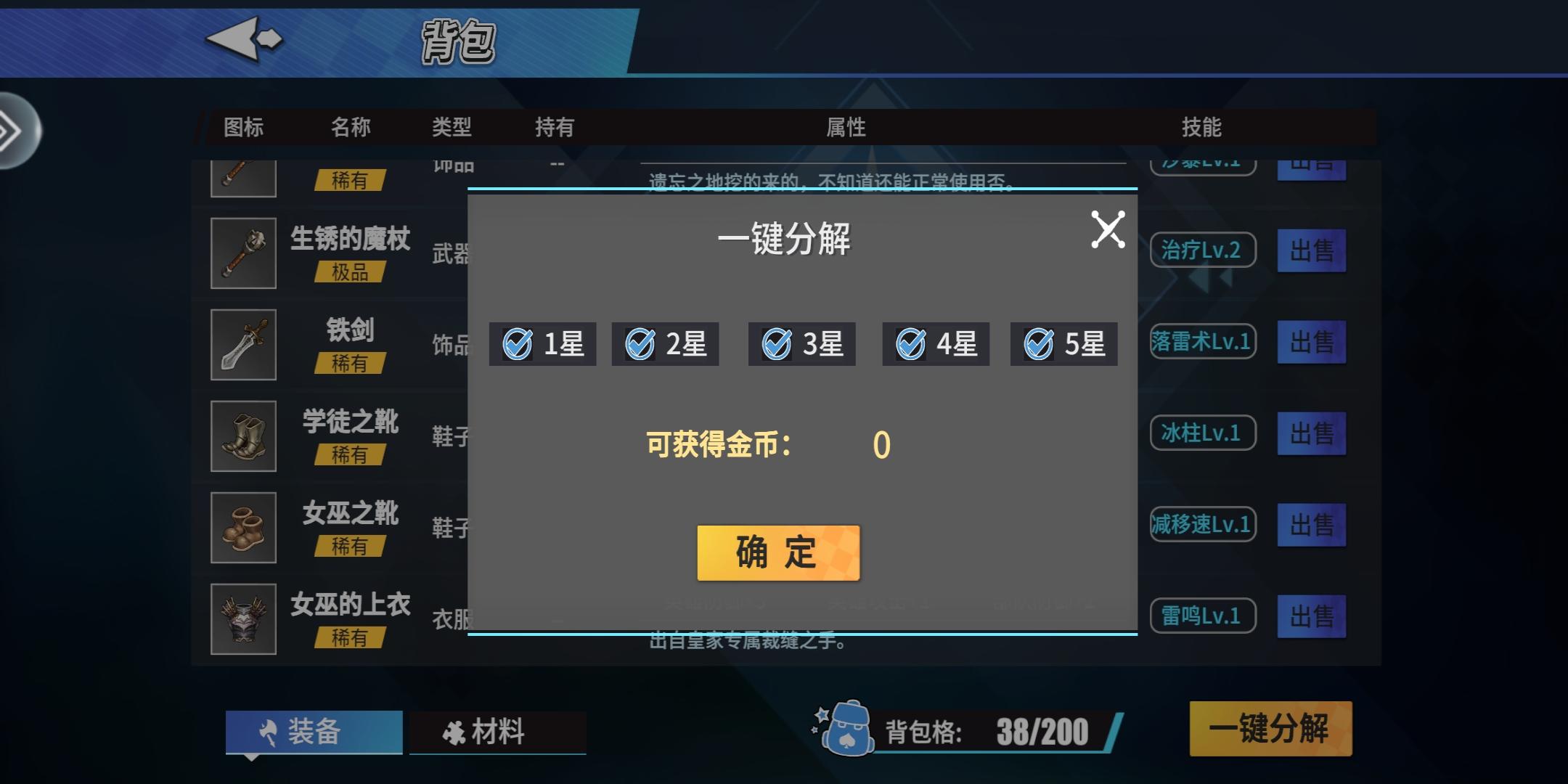Viewport: 1568px width, 784px height.
Task: Click the 学徒之靴 boots icon
Action: [242, 436]
